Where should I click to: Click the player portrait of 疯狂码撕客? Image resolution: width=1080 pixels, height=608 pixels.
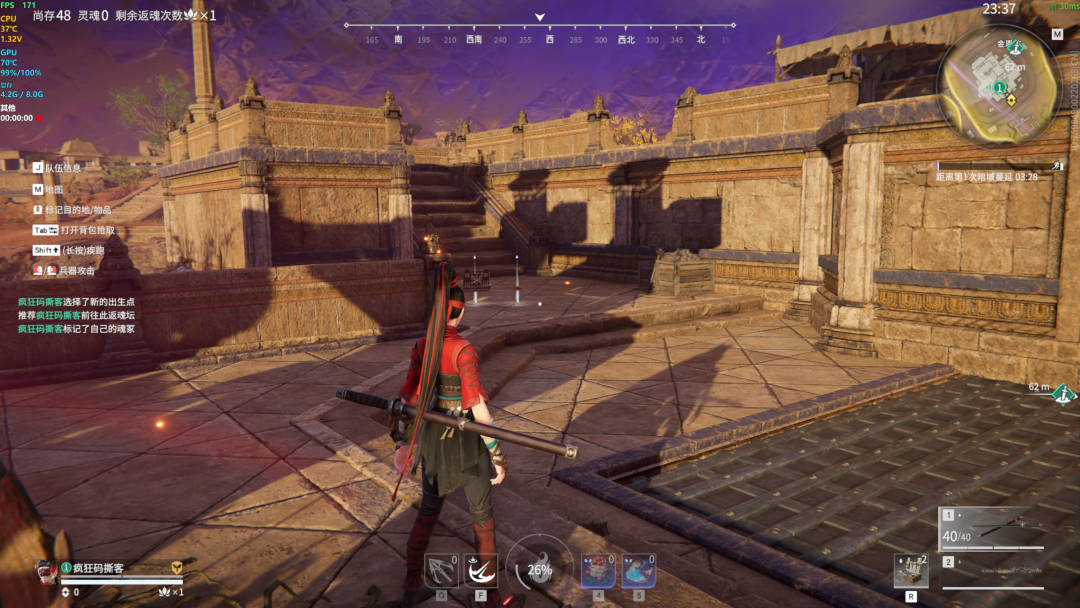click(x=46, y=570)
